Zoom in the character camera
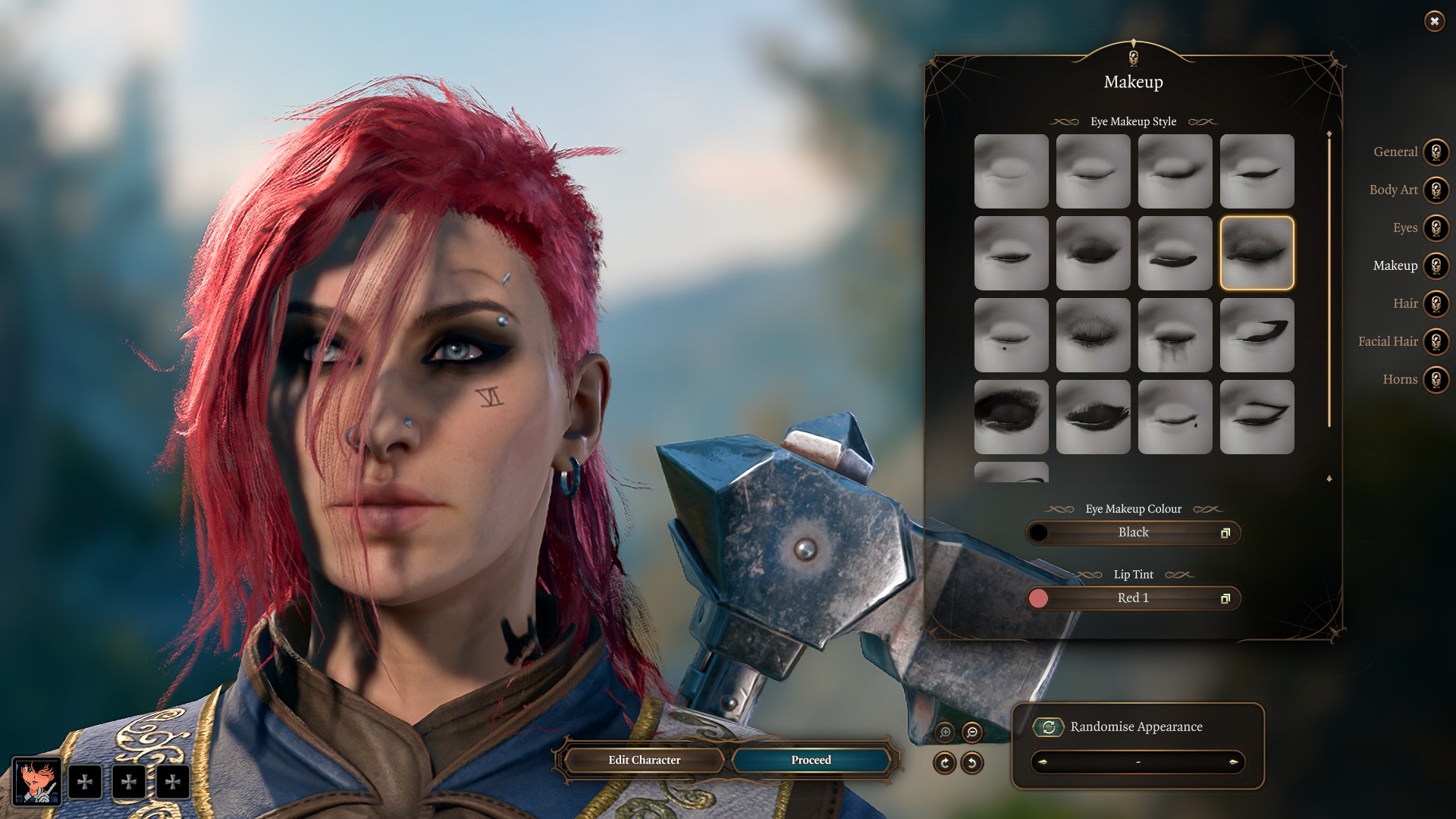Screen dimensions: 1456x819 (945, 732)
